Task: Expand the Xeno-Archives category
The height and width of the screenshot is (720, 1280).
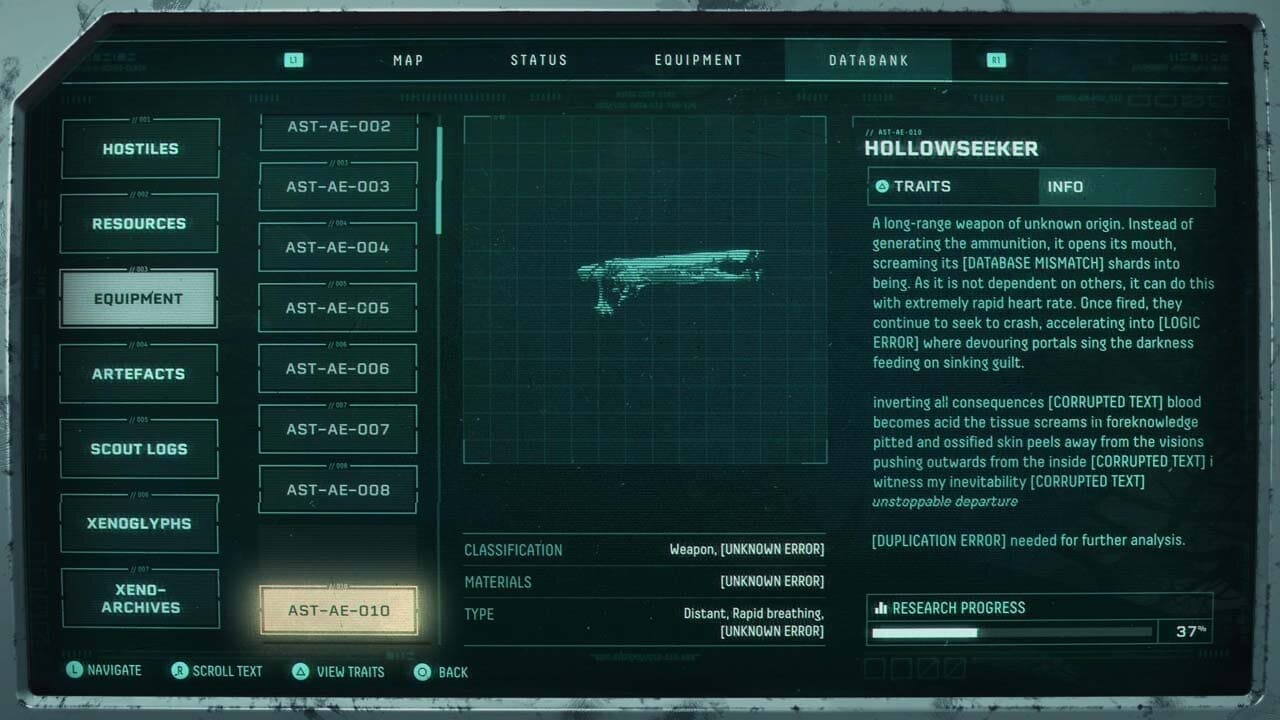Action: 139,598
